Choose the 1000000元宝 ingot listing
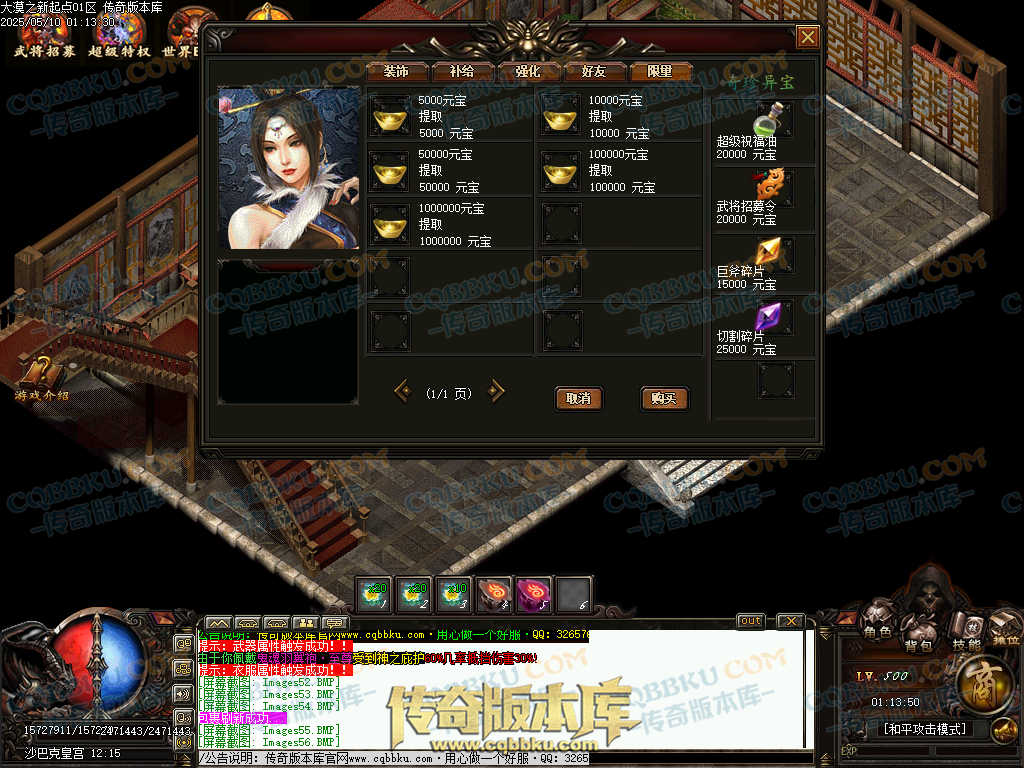 point(390,225)
